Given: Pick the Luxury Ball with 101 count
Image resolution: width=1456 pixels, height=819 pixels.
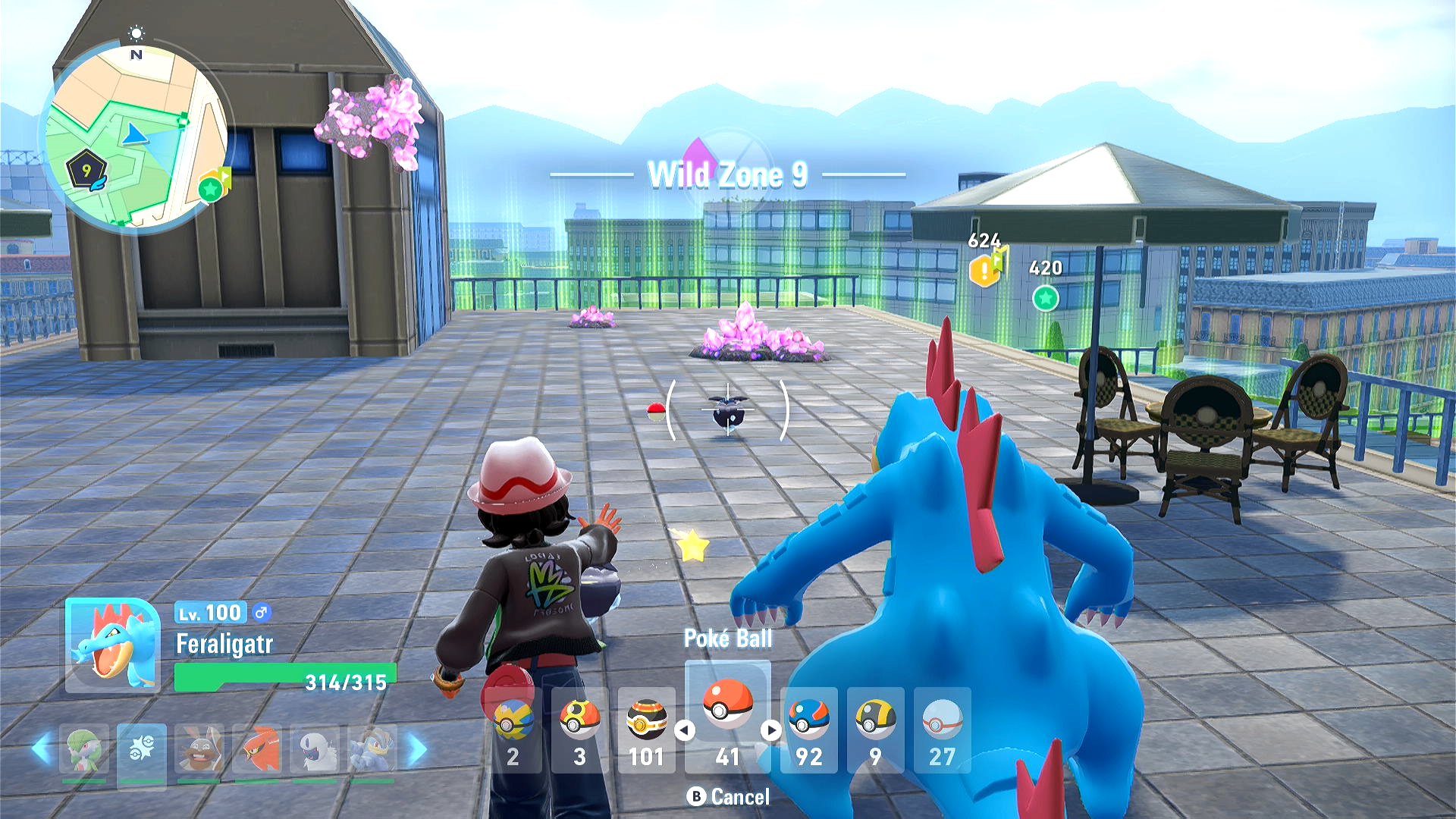Looking at the screenshot, I should tap(646, 729).
